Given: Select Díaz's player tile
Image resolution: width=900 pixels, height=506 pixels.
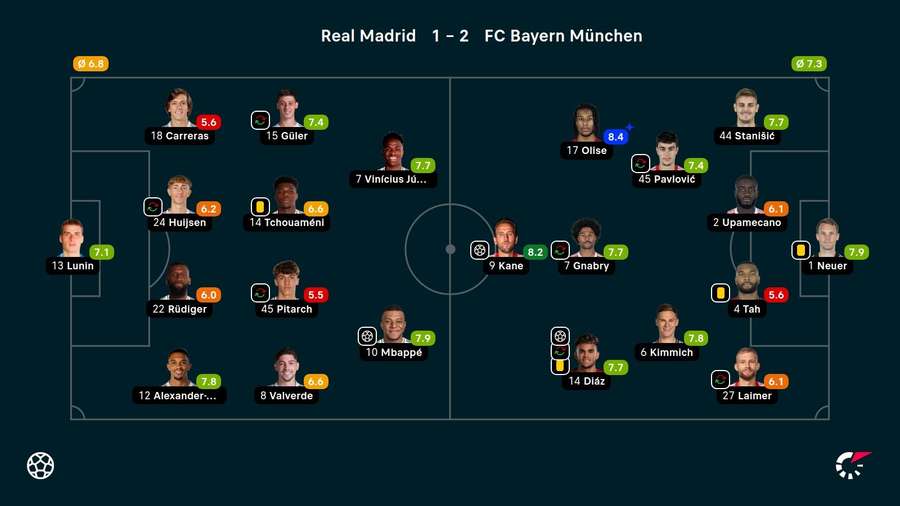Looking at the screenshot, I should click(586, 355).
